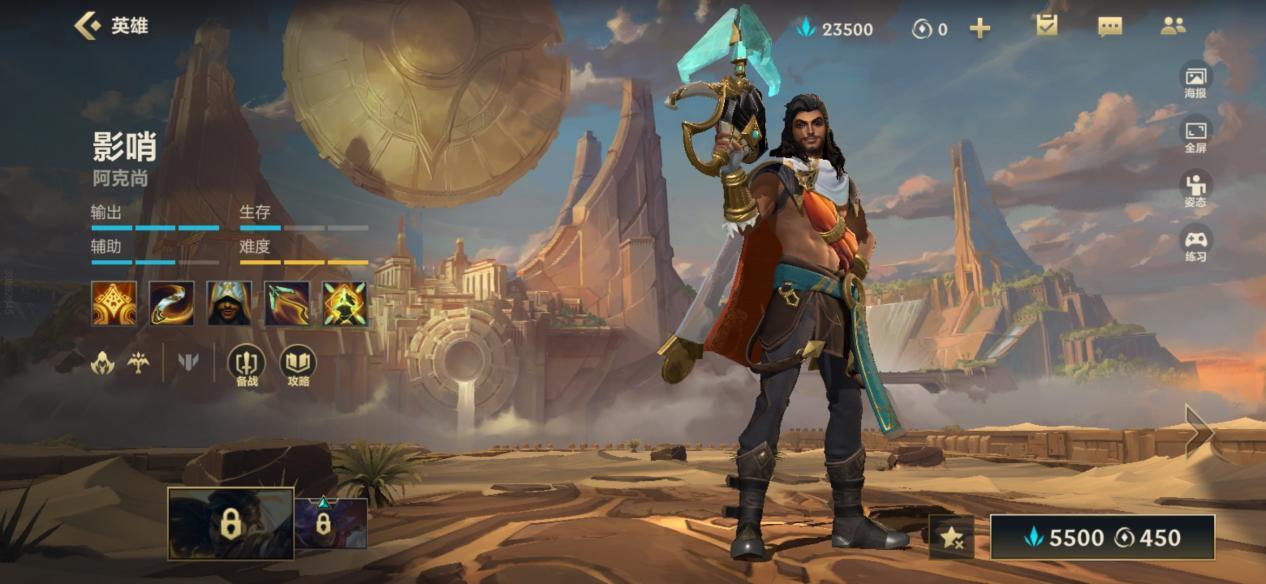Open the 备战 loadout button

click(246, 366)
